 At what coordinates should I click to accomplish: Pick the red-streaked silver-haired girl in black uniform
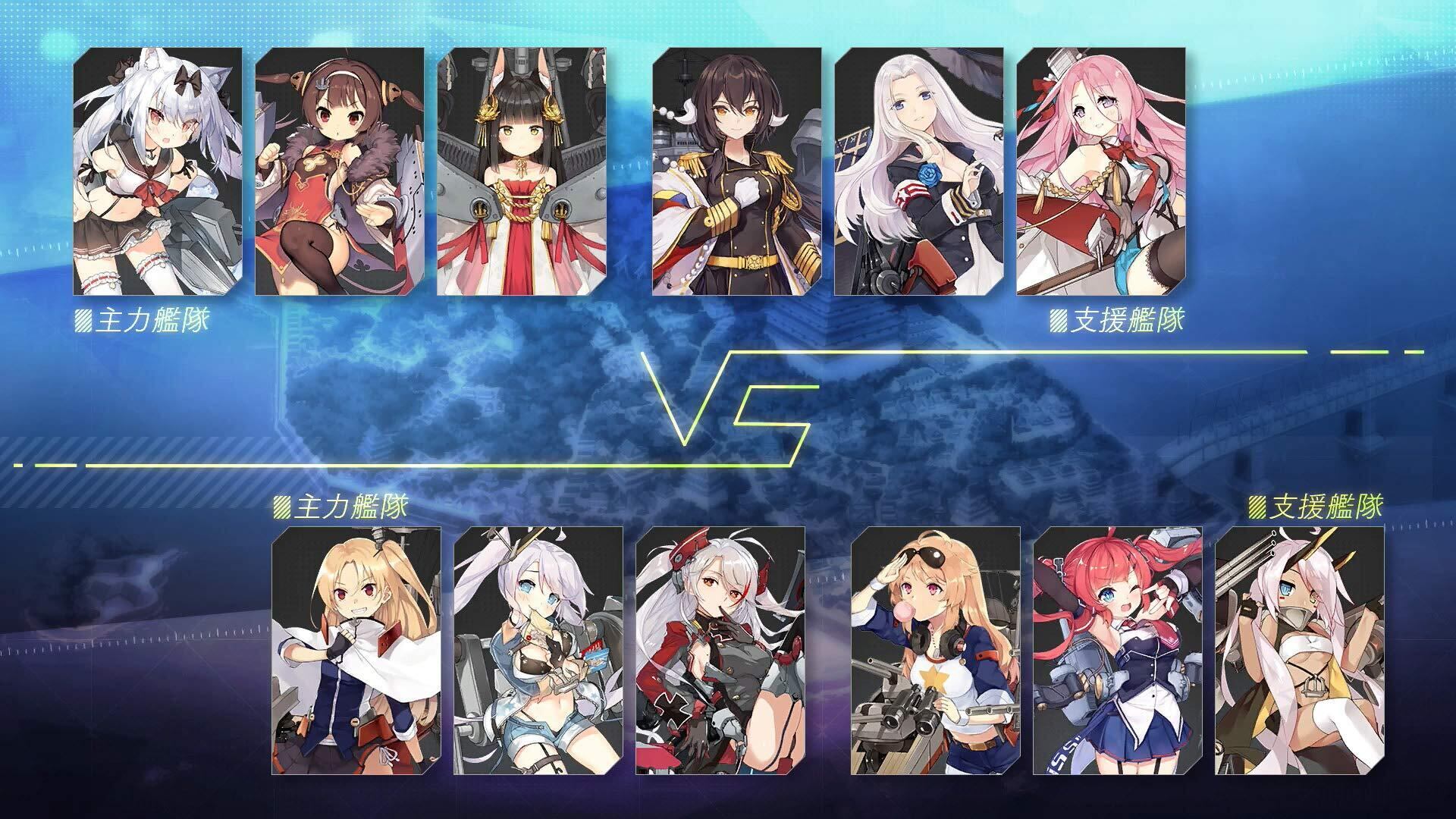tap(720, 651)
